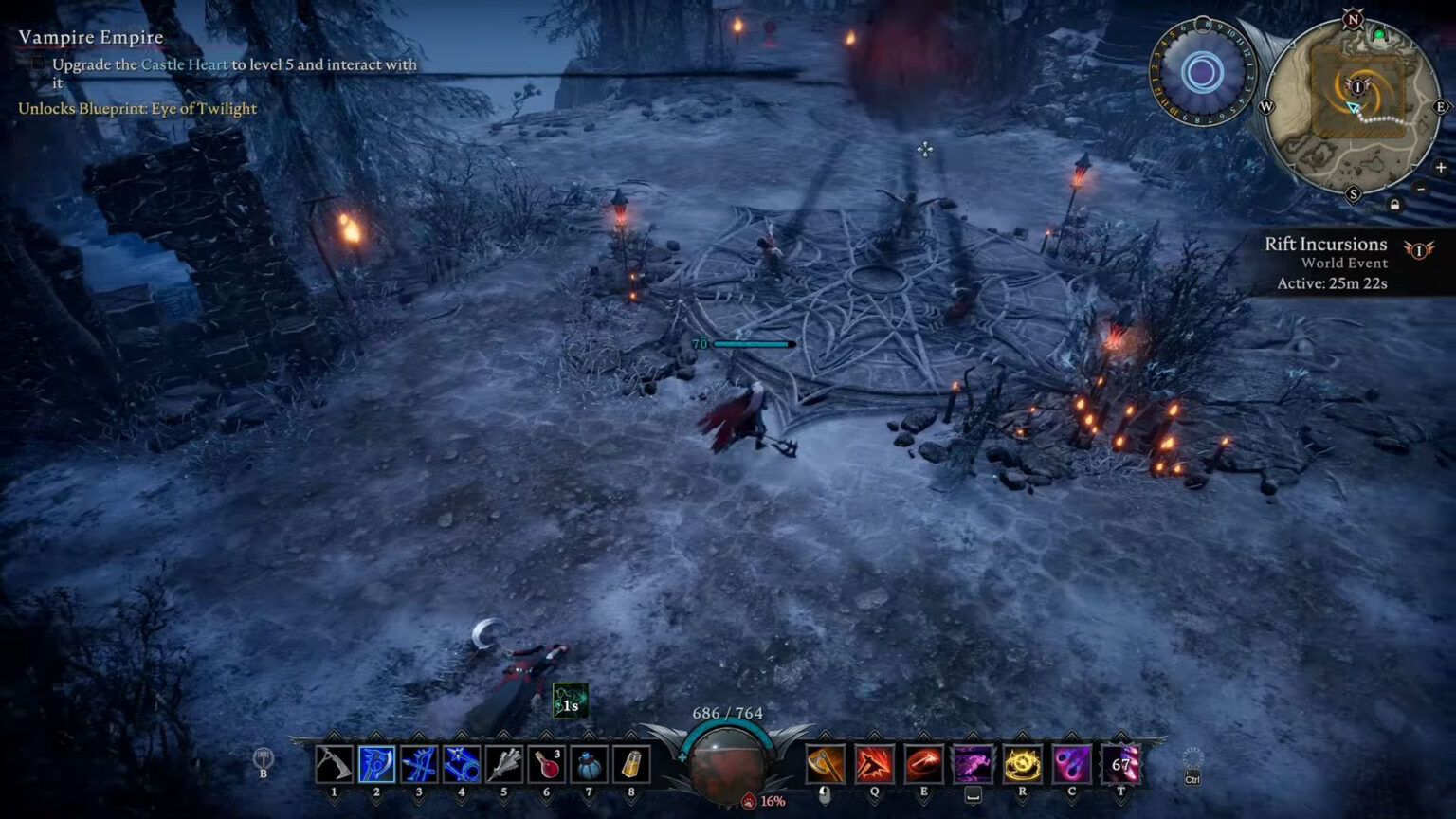Select the Reaper weapon in hotbar slot 1
The height and width of the screenshot is (819, 1456).
334,765
